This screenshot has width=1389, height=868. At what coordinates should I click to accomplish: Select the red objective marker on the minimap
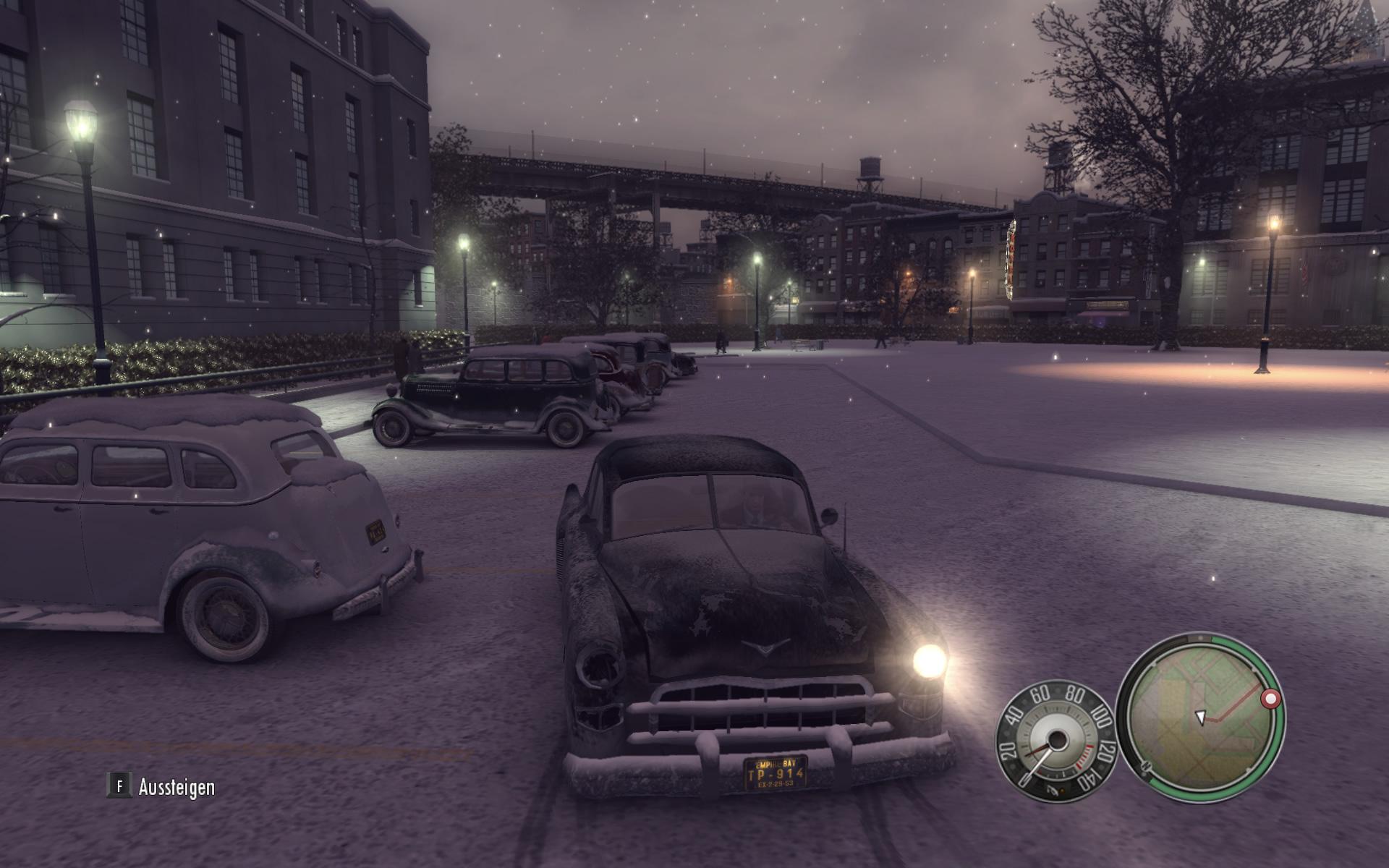pyautogui.click(x=1270, y=699)
